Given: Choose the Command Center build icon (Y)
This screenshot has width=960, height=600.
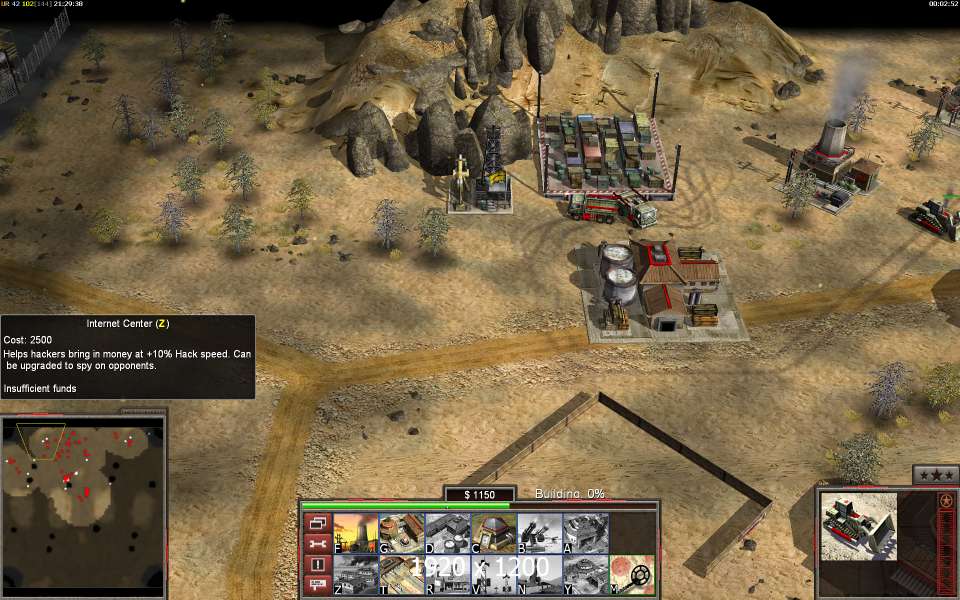Looking at the screenshot, I should point(585,574).
